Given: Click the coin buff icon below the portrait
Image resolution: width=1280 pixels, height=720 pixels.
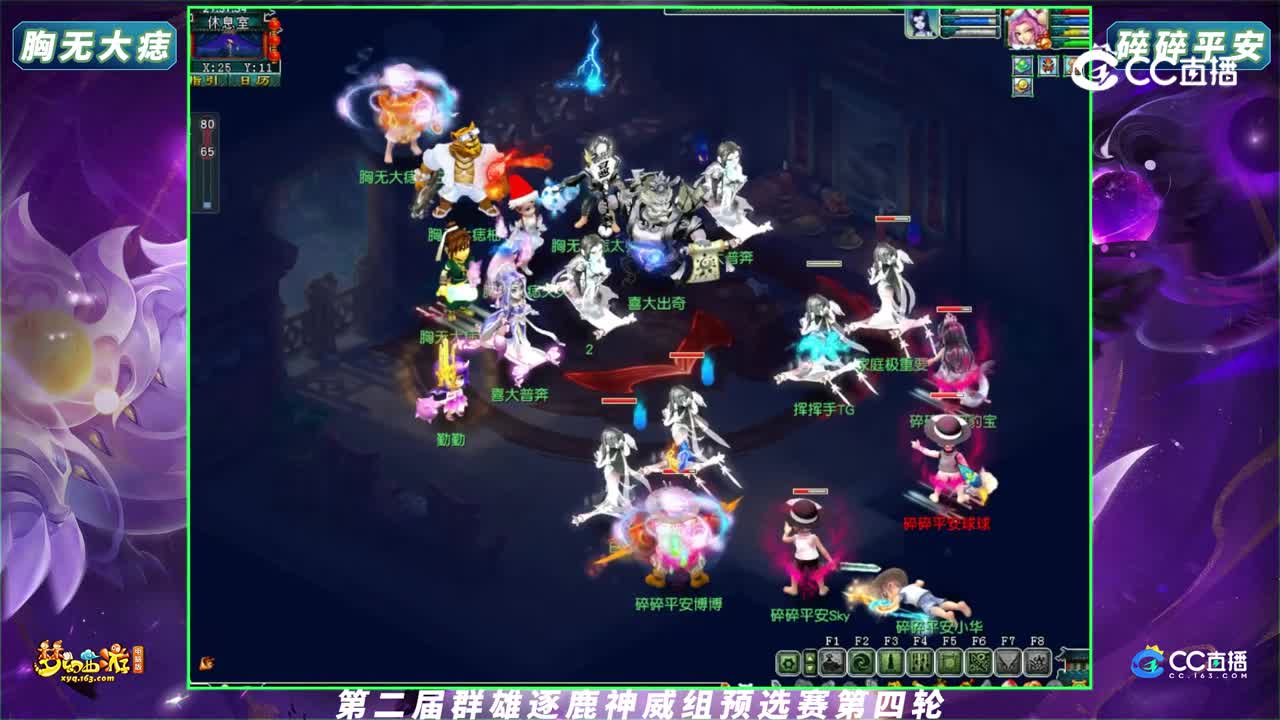Looking at the screenshot, I should (1022, 87).
